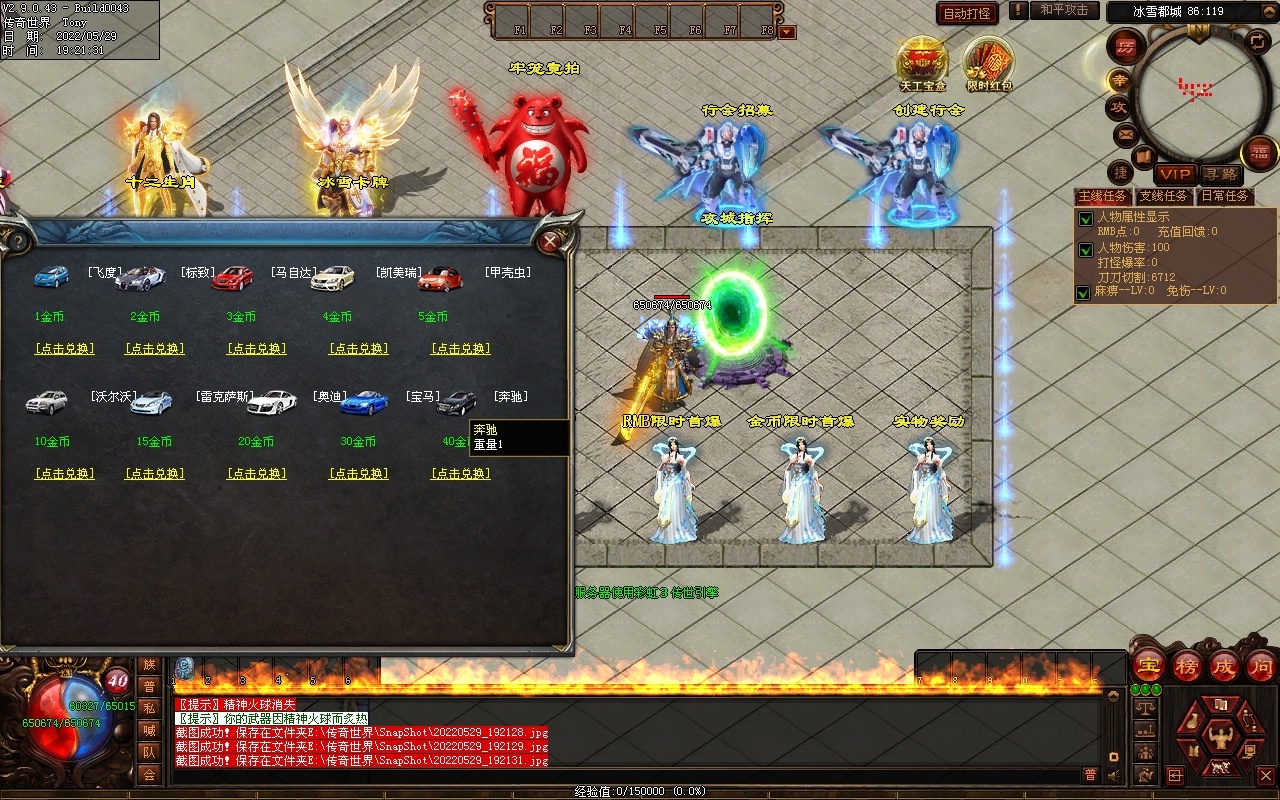
Task: Switch to the 日常任务 tab
Action: (x=1224, y=196)
